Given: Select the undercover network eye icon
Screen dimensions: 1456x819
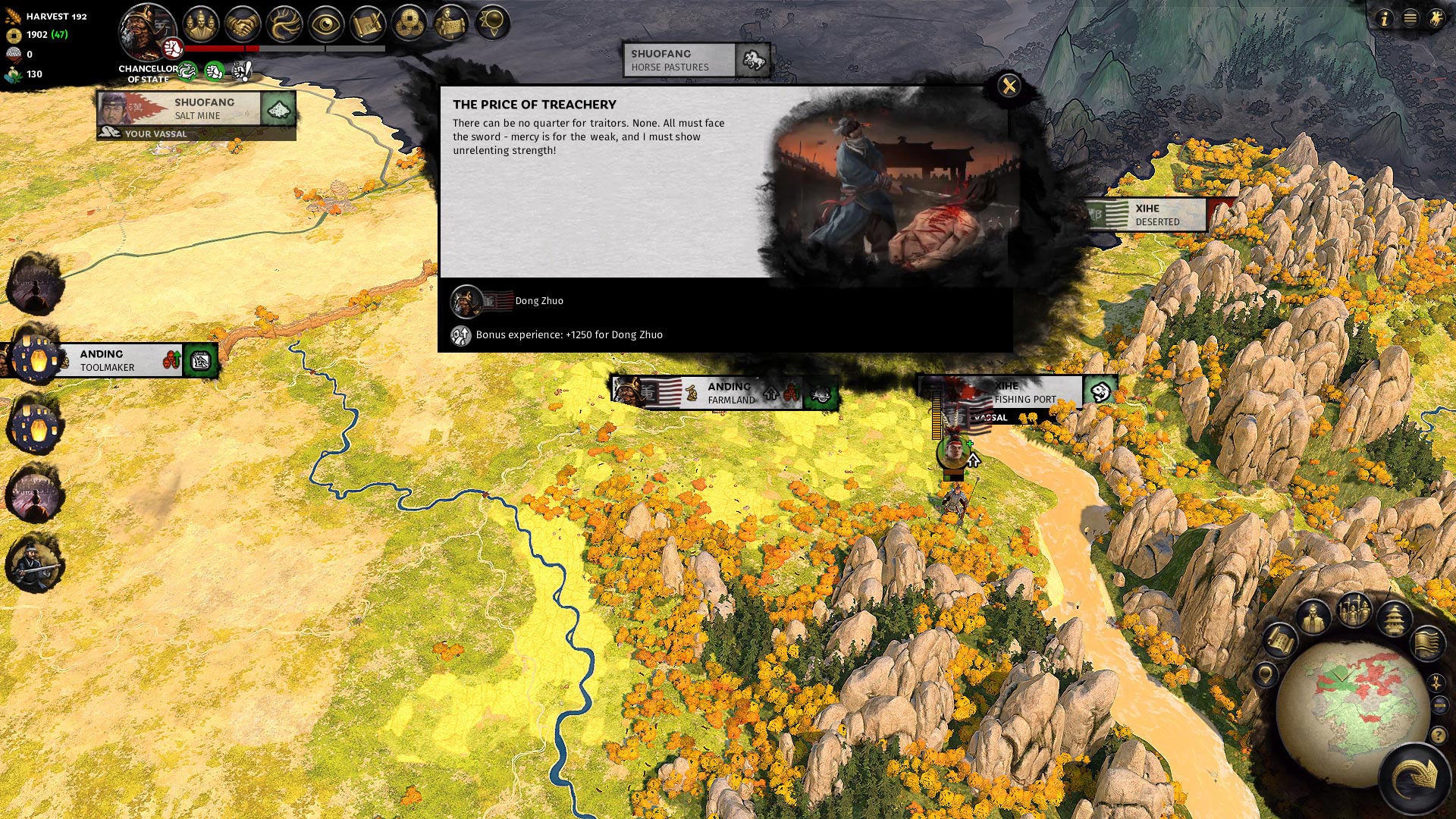Looking at the screenshot, I should click(326, 24).
